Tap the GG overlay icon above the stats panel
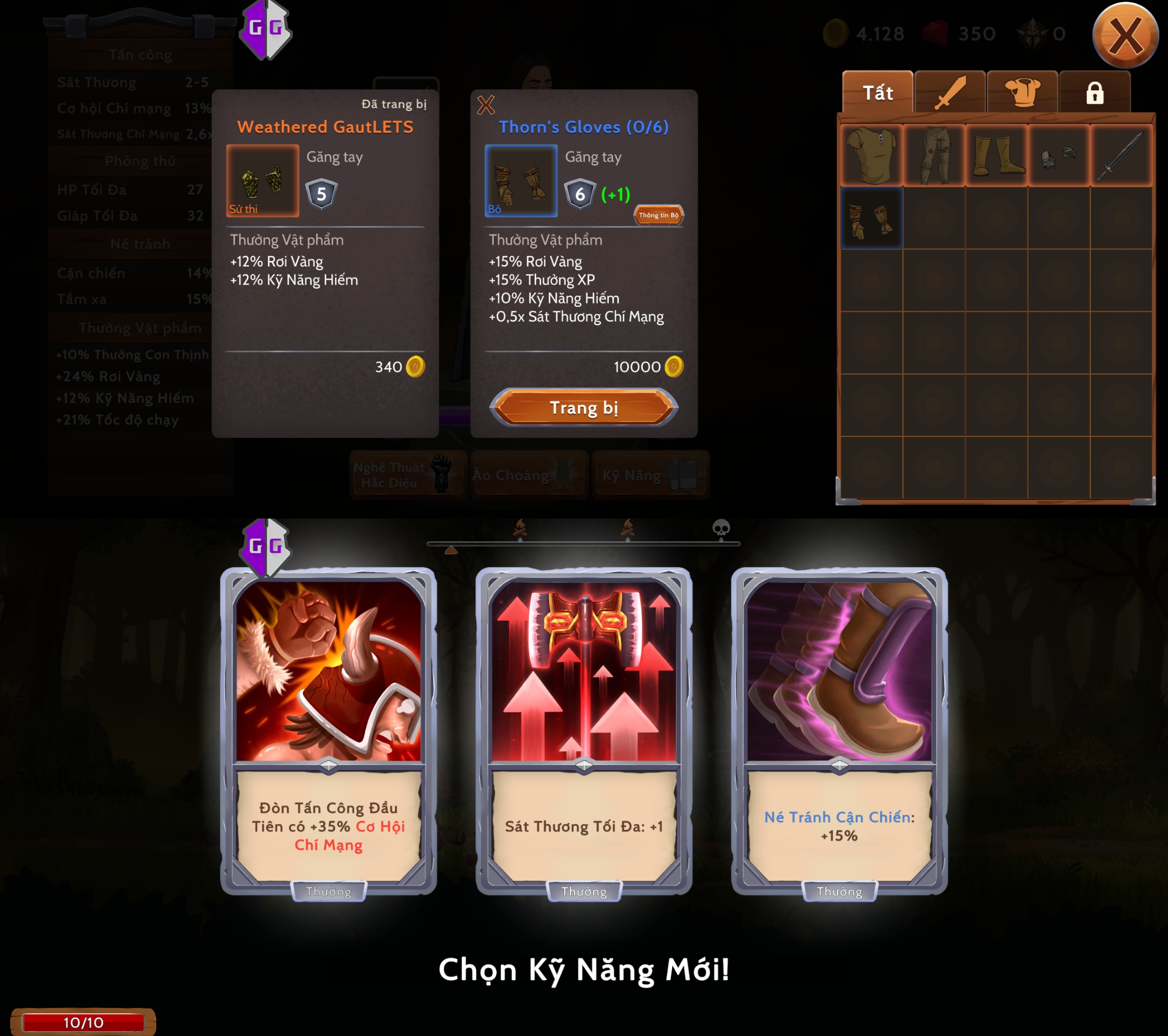 (x=266, y=29)
